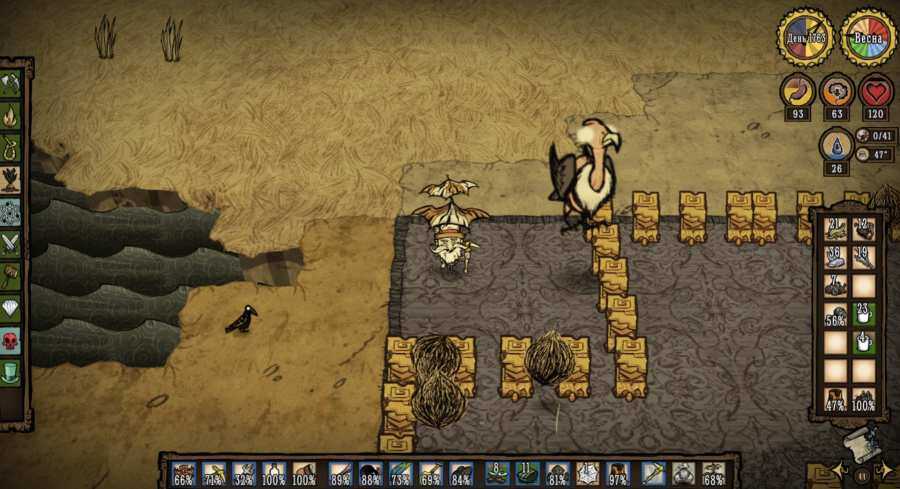Open the Refine tab with white diamond
The image size is (900, 489).
tap(12, 307)
